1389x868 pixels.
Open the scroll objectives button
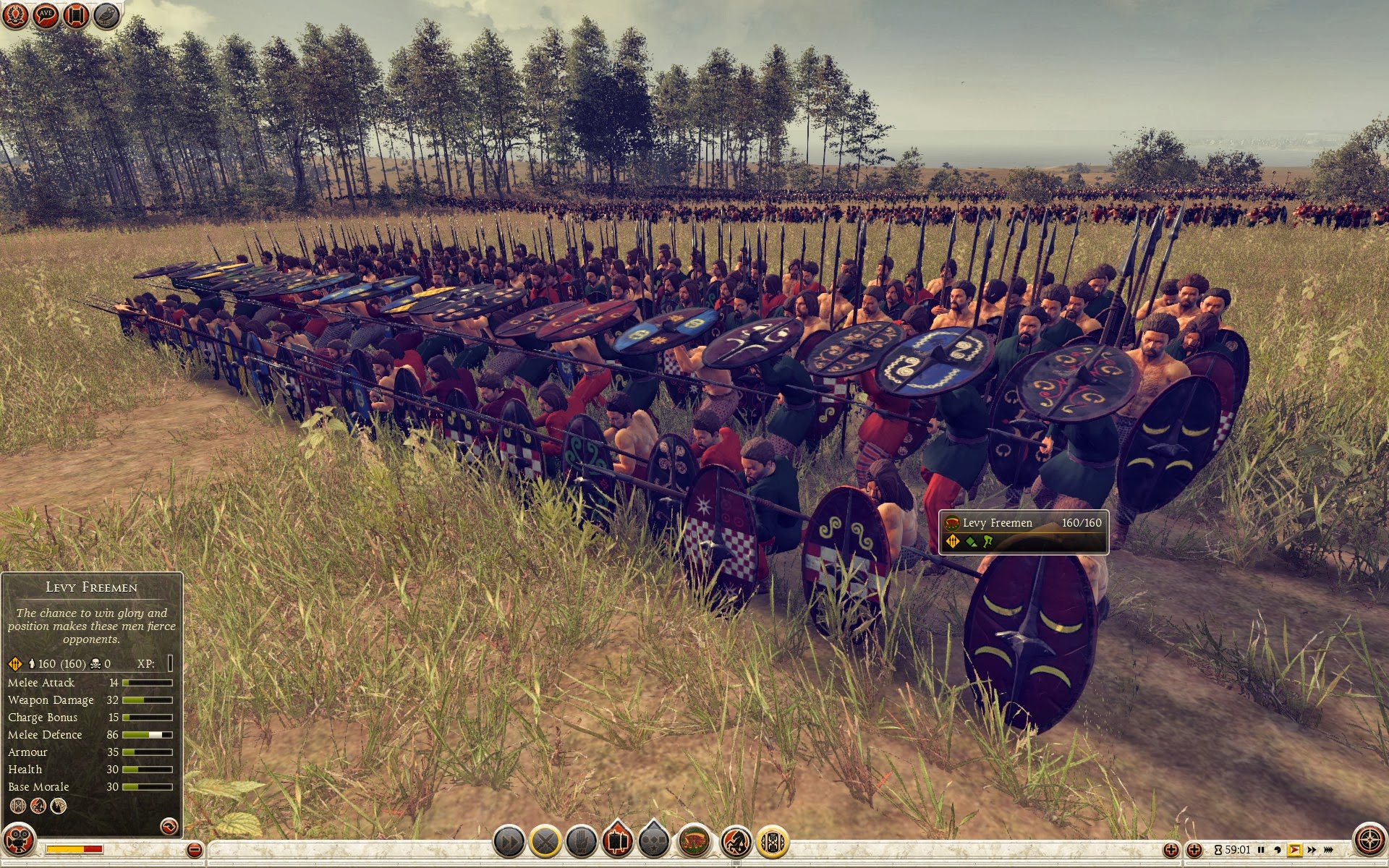pos(76,15)
